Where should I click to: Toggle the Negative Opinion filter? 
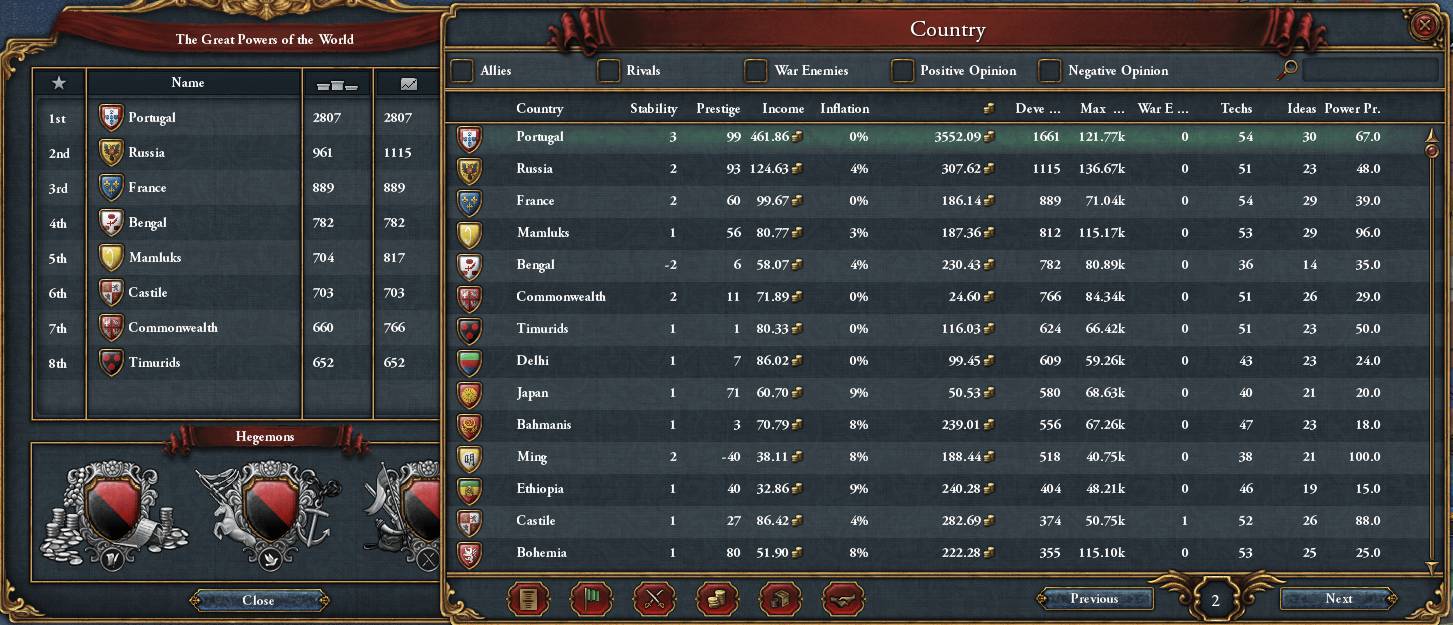point(1049,71)
